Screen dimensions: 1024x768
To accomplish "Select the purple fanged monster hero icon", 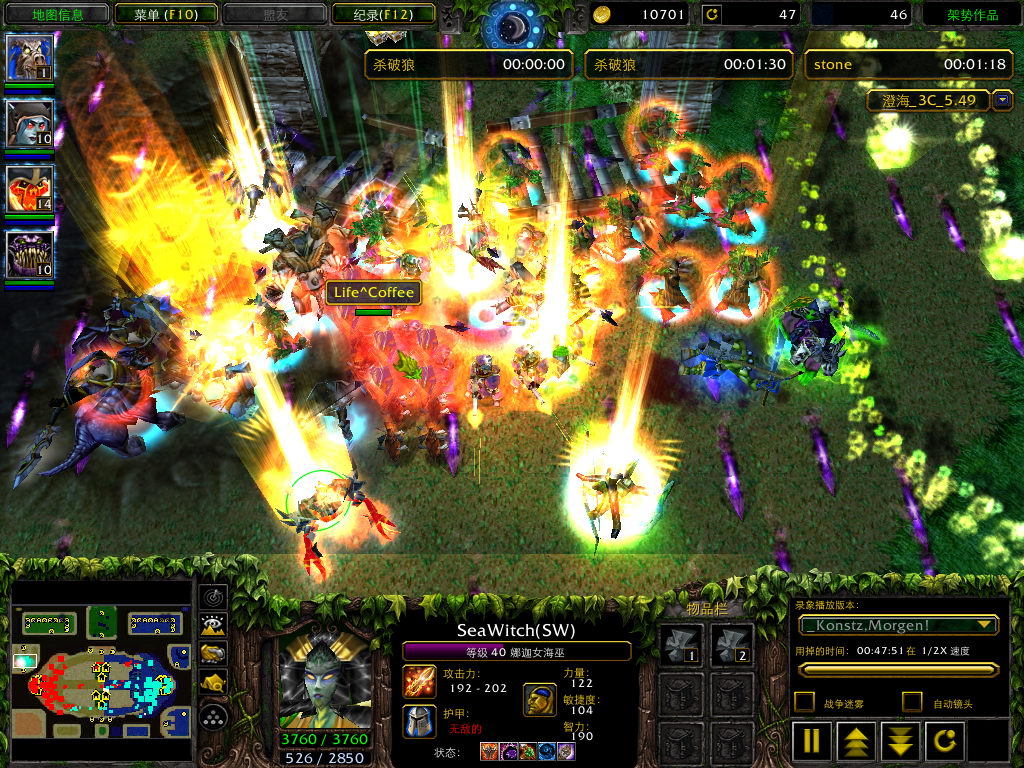I will point(30,254).
